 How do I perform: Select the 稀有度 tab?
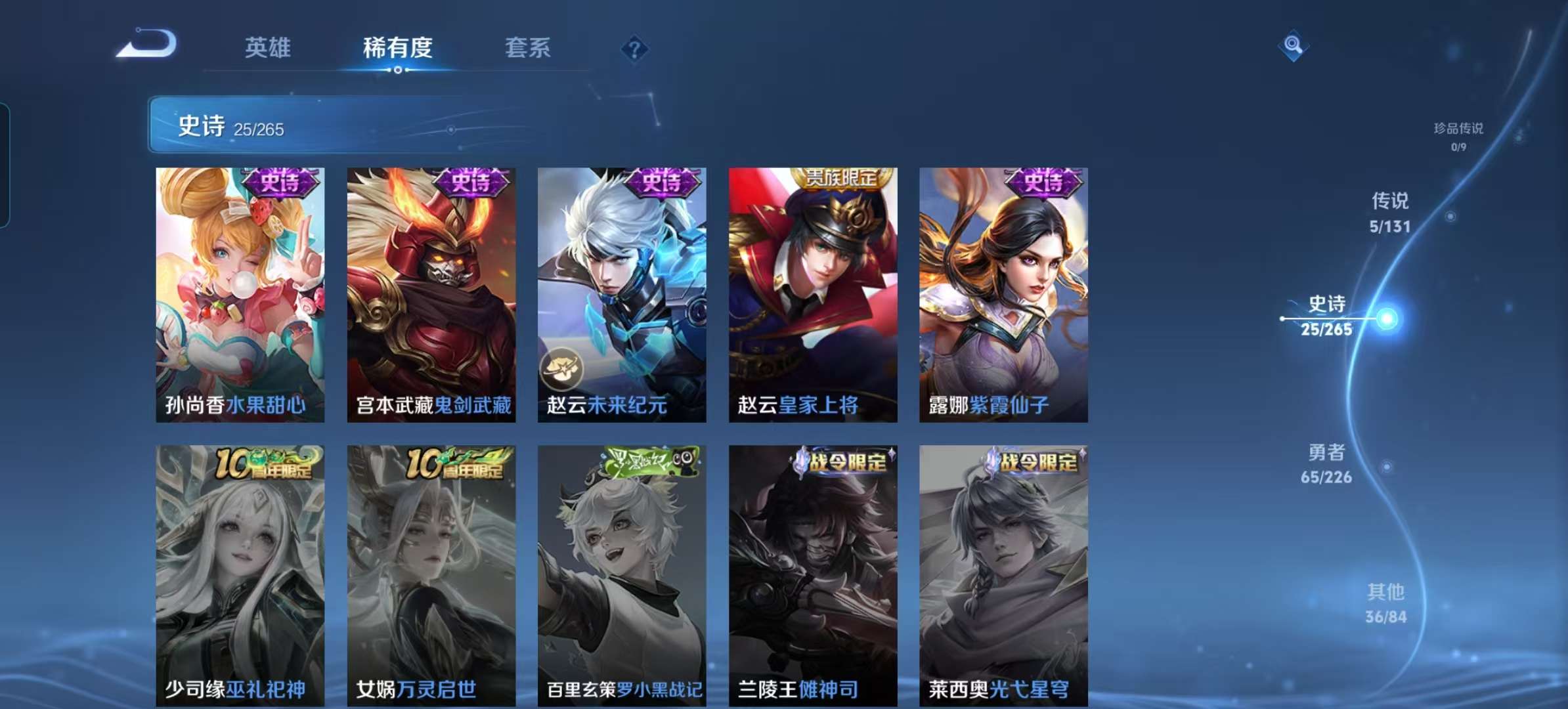397,48
